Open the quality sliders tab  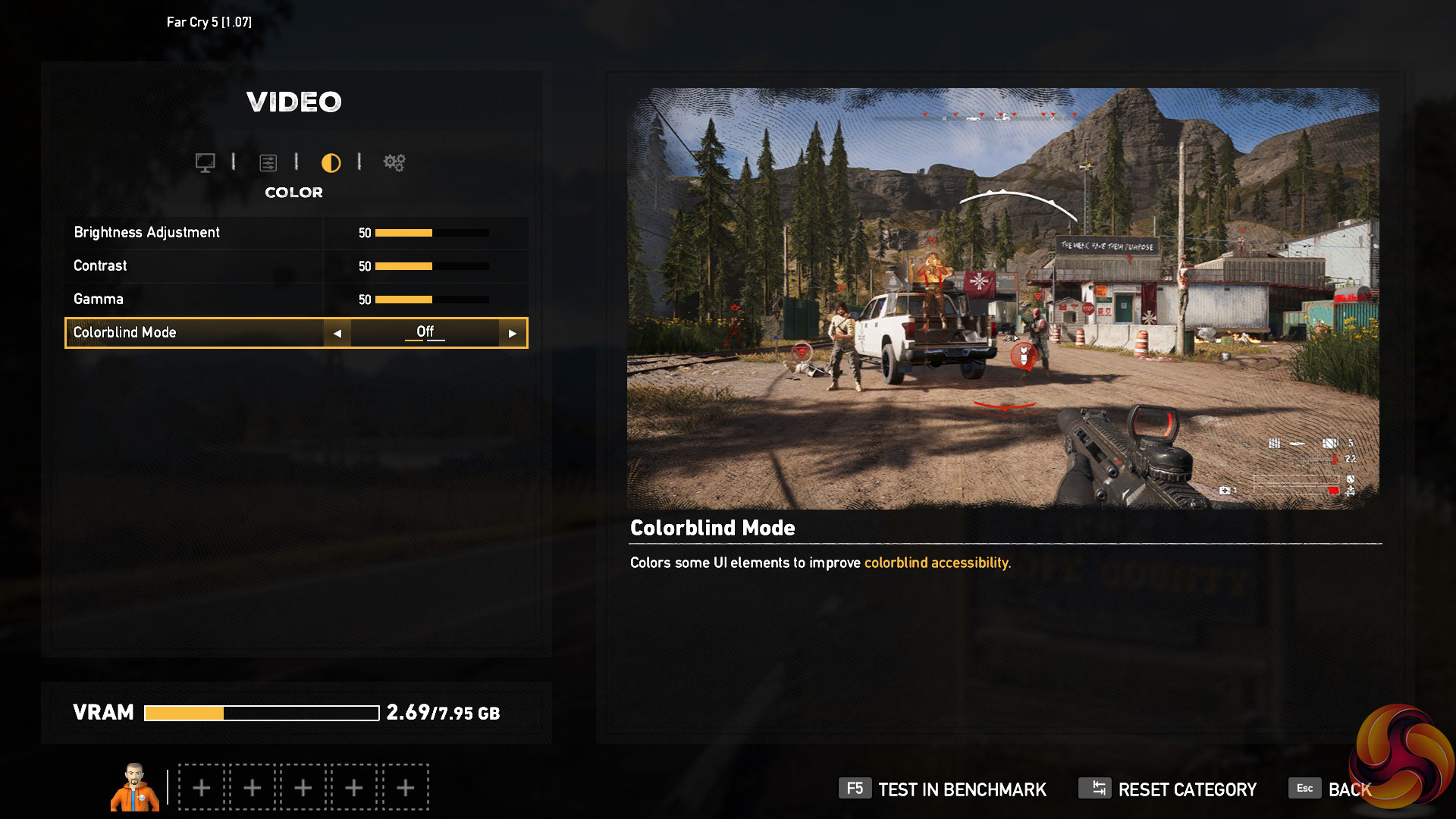click(268, 162)
